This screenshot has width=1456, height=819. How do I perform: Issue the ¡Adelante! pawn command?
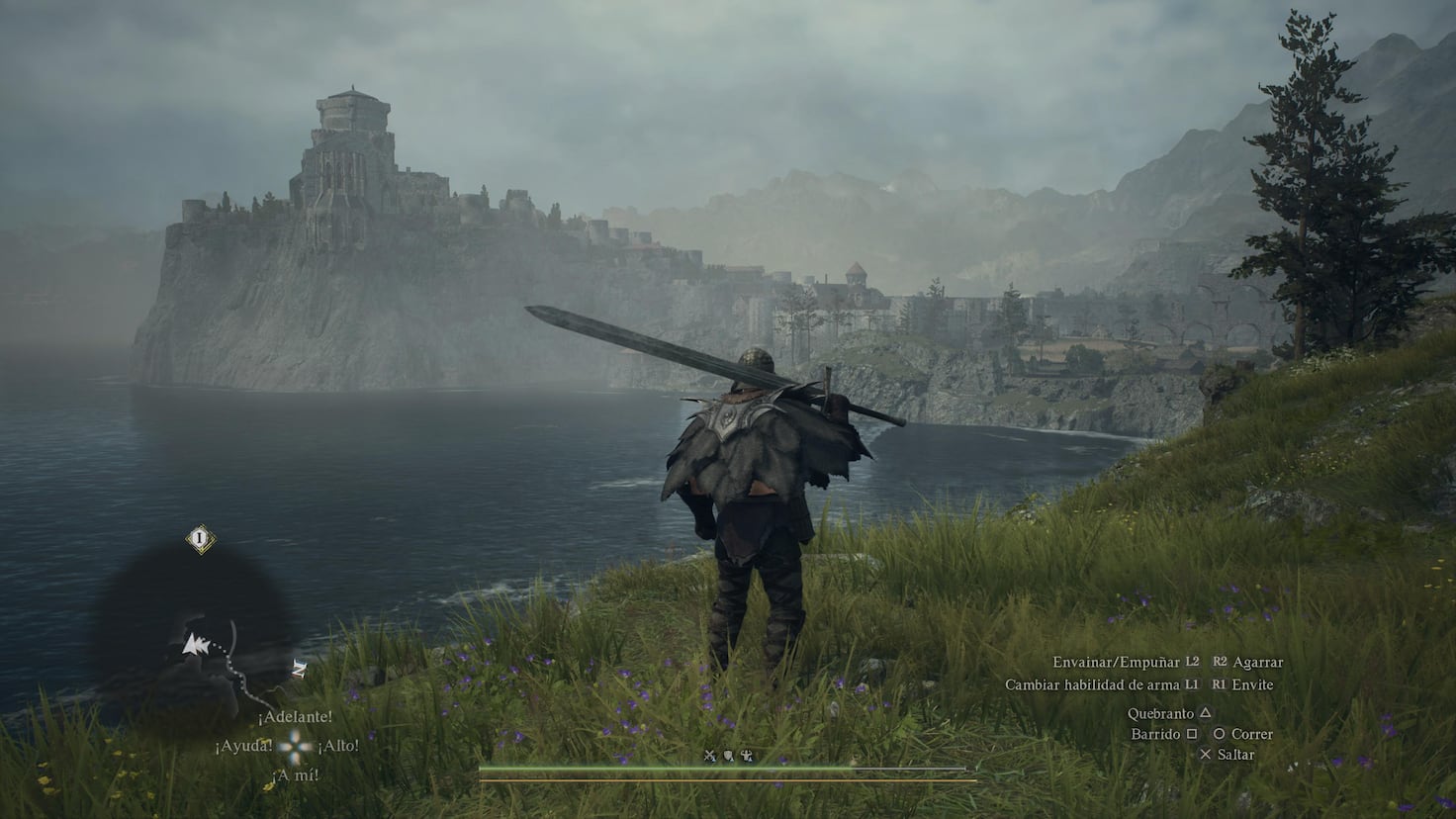pyautogui.click(x=296, y=718)
